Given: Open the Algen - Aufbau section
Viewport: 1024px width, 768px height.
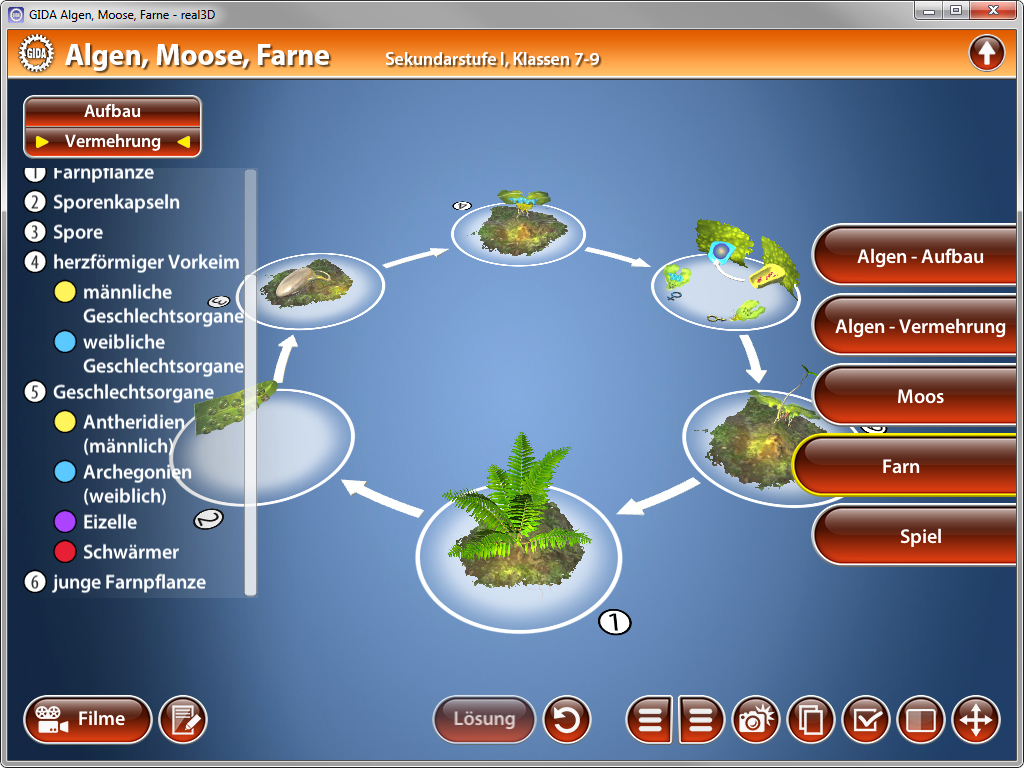Looking at the screenshot, I should point(919,257).
